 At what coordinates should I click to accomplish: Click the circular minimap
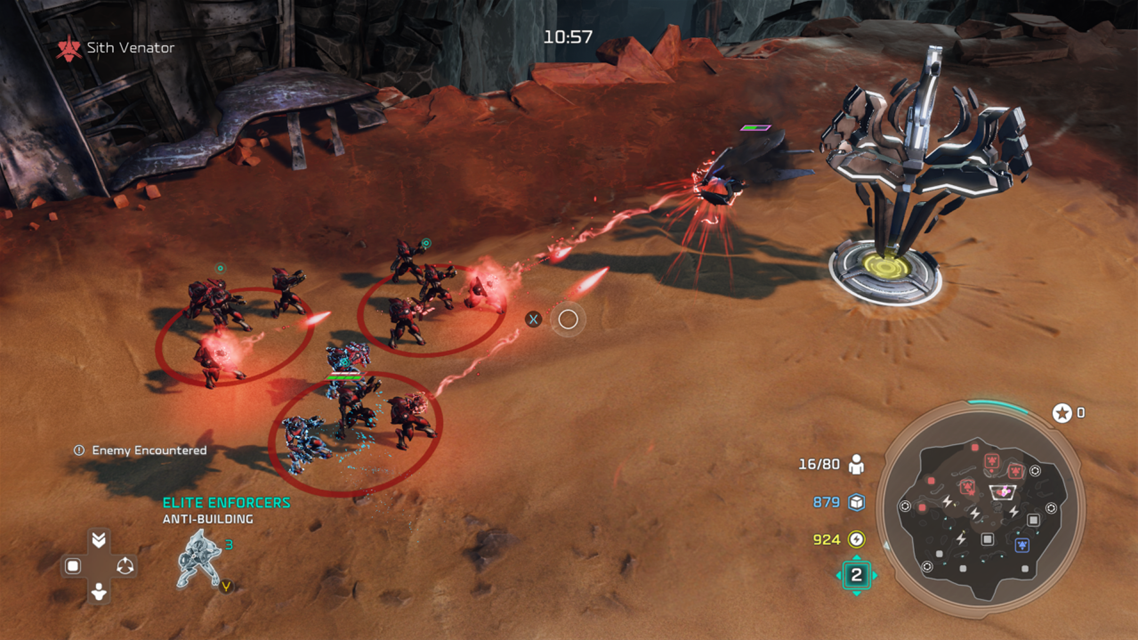pyautogui.click(x=980, y=511)
